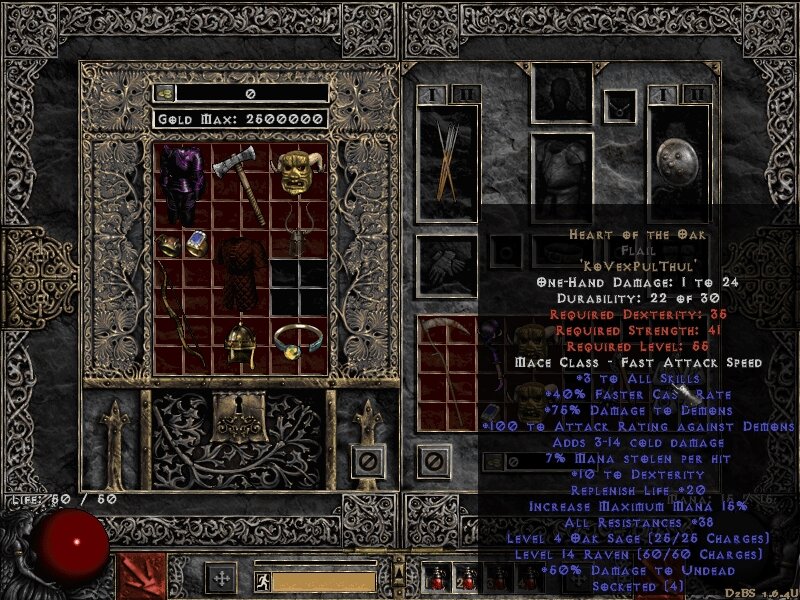Pick up the yellow-gem circlet in stash
This screenshot has height=600, width=800.
coord(296,342)
